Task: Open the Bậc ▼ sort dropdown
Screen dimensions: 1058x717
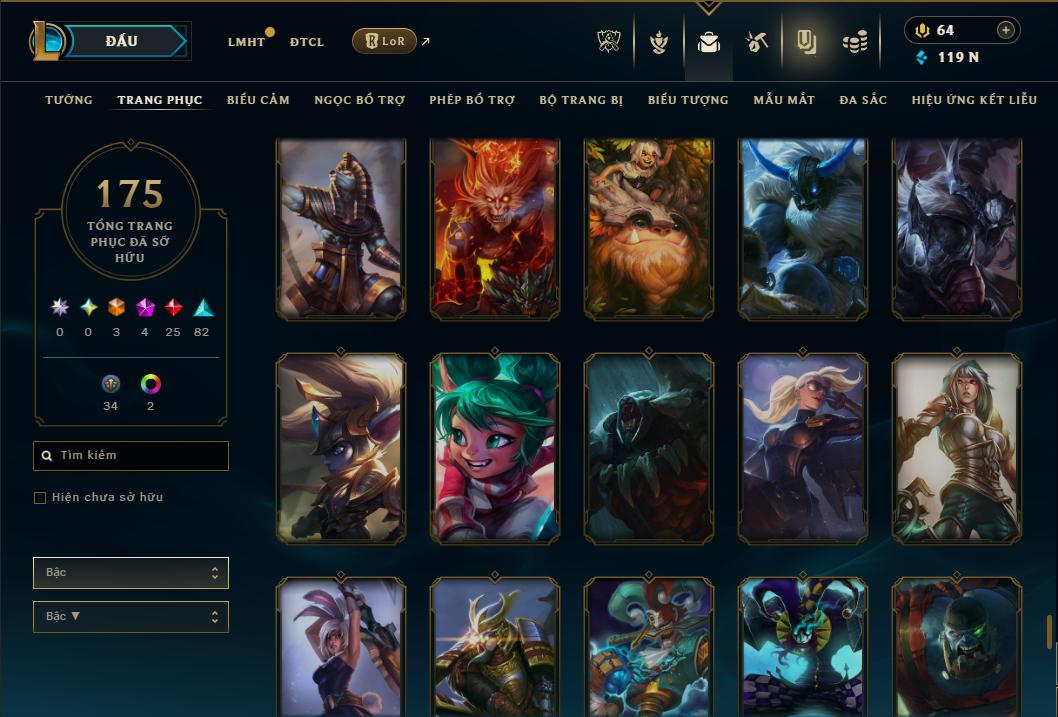Action: (131, 617)
